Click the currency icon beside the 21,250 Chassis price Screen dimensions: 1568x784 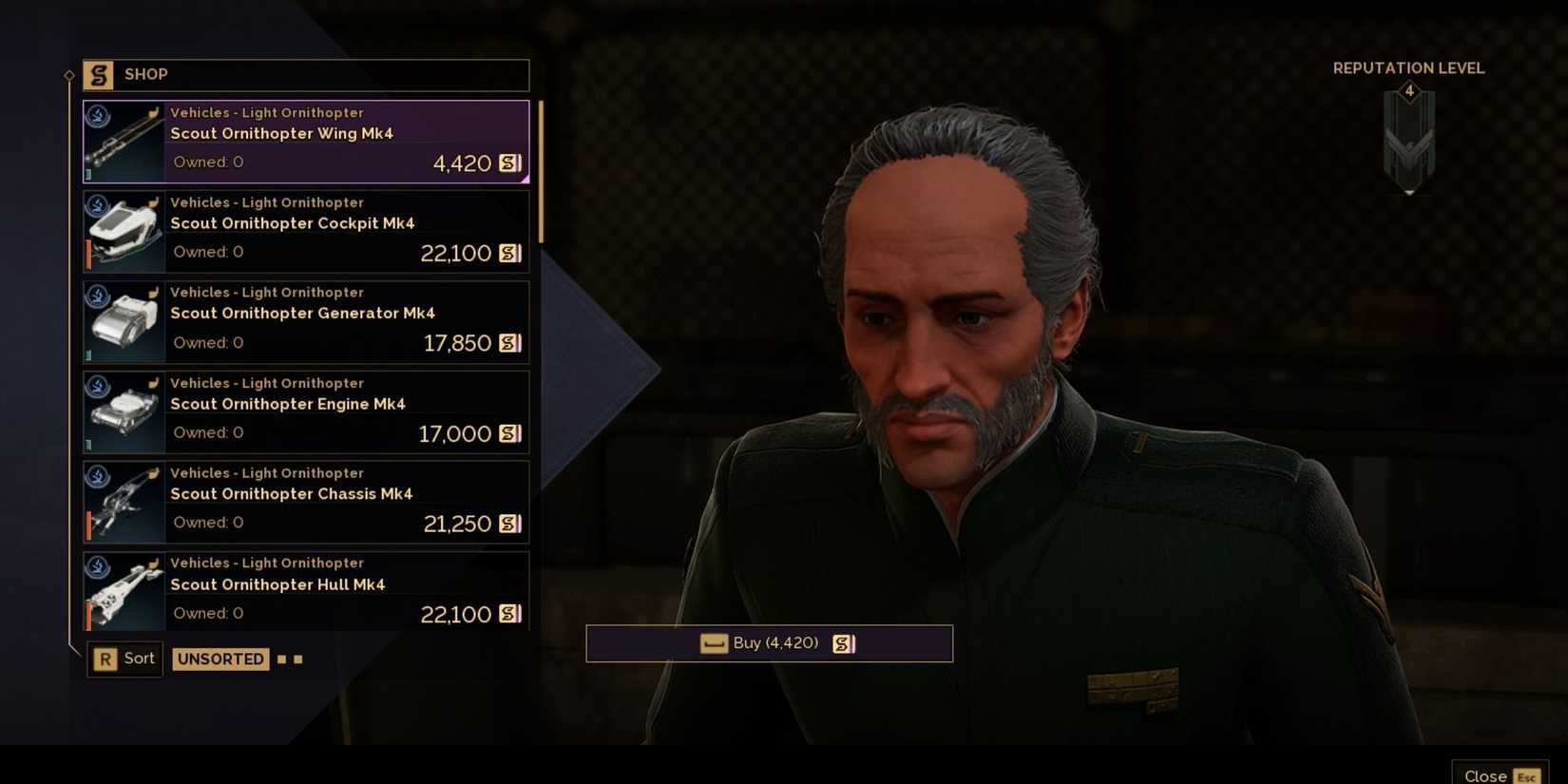pyautogui.click(x=508, y=524)
